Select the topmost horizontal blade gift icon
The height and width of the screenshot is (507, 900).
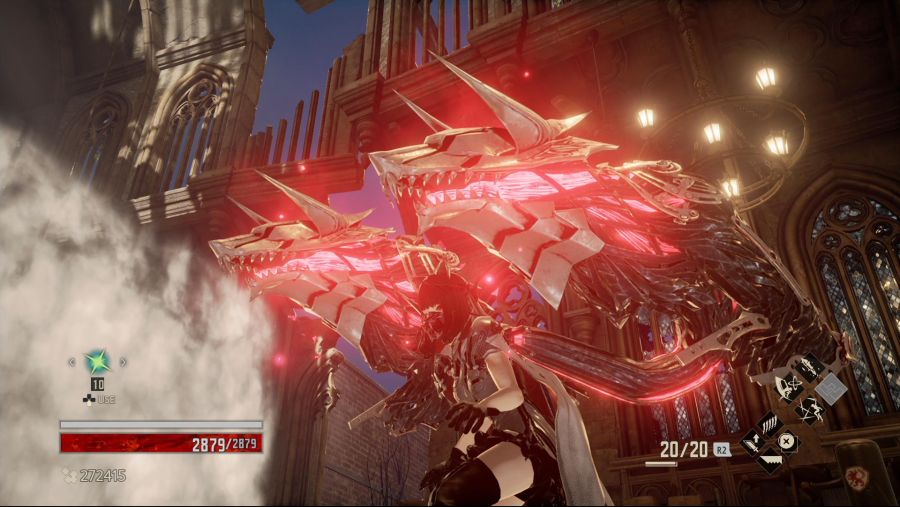click(x=810, y=367)
